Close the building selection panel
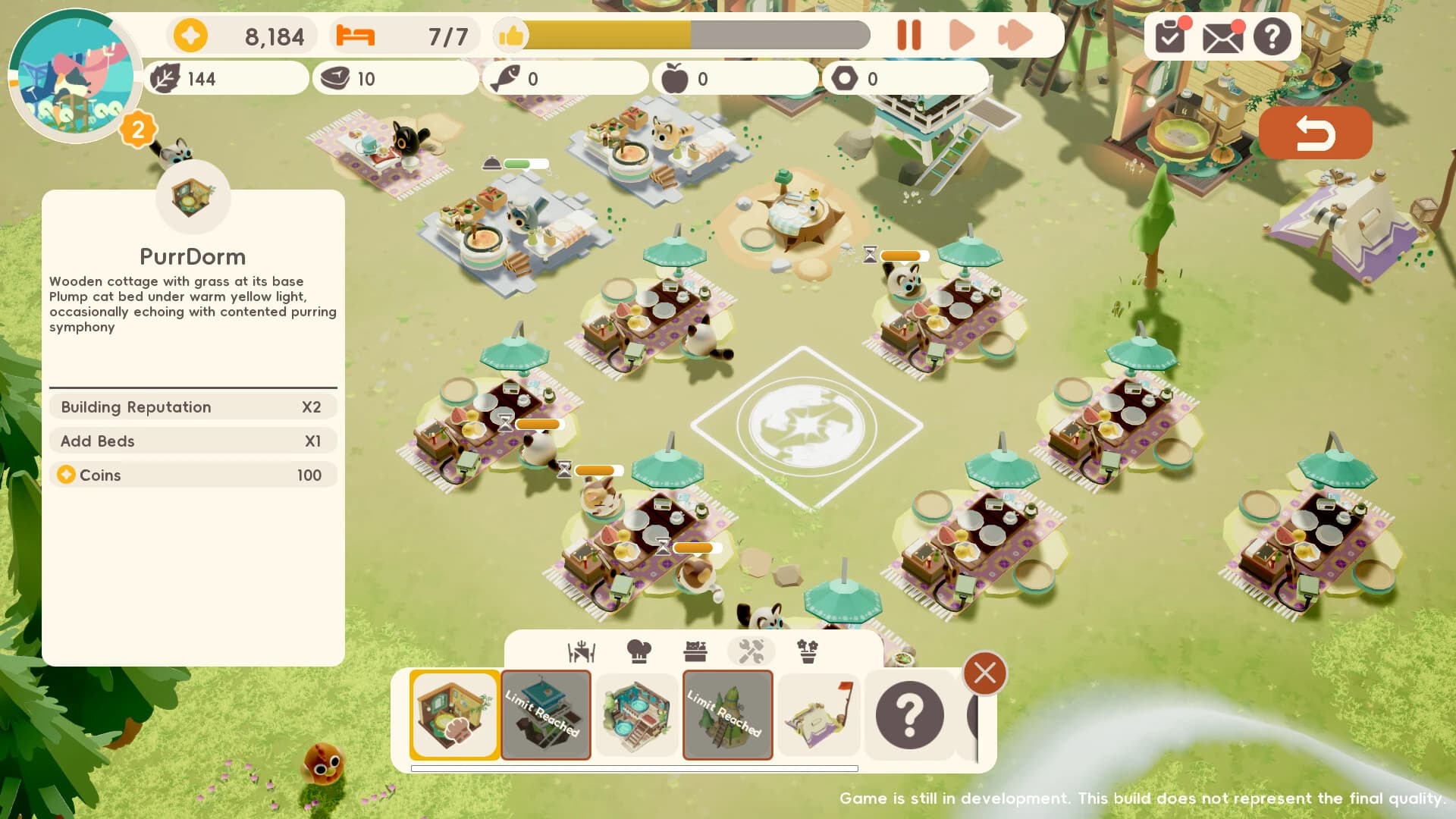This screenshot has height=819, width=1456. 984,673
